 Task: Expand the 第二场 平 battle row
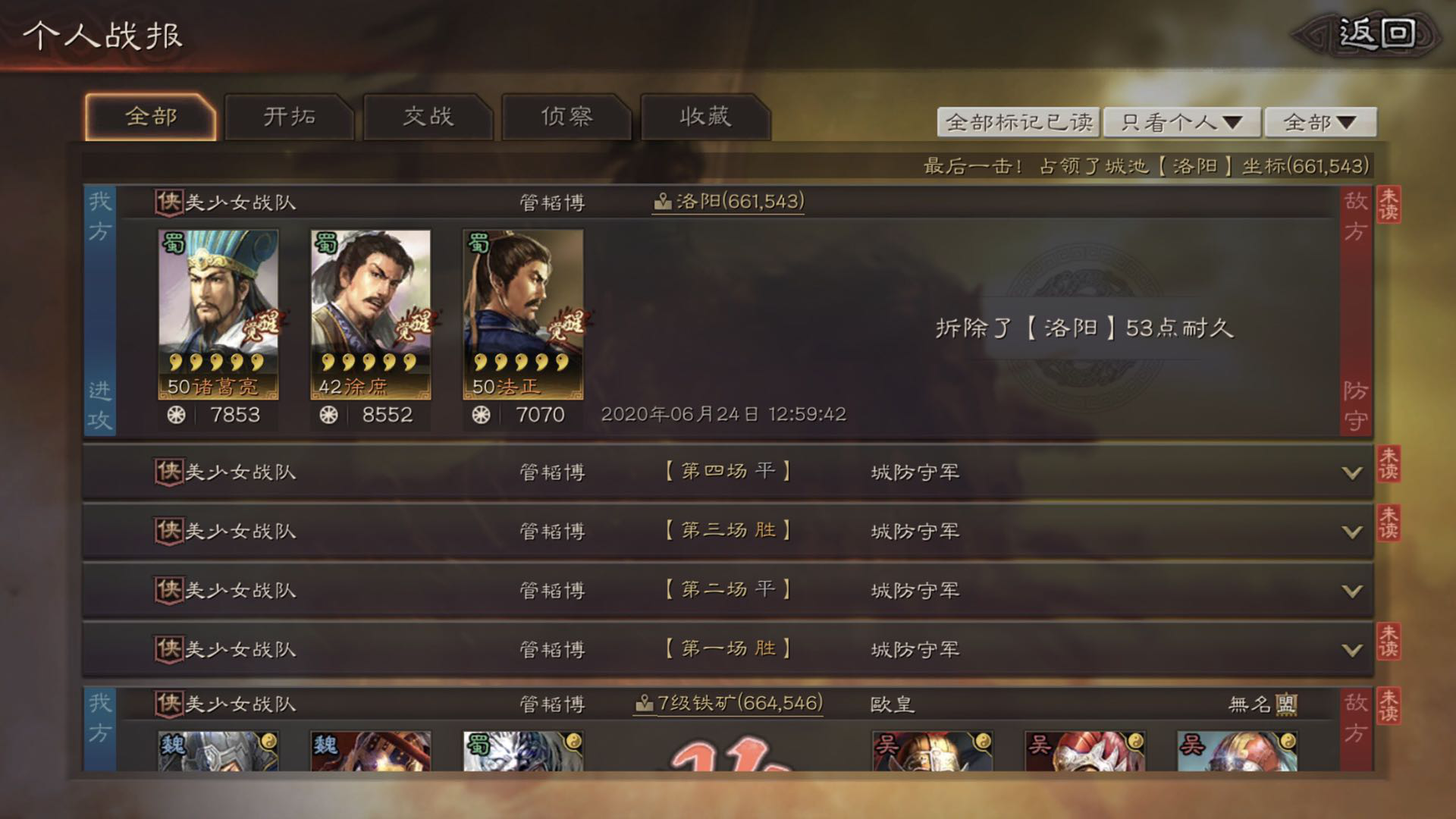pyautogui.click(x=1351, y=591)
